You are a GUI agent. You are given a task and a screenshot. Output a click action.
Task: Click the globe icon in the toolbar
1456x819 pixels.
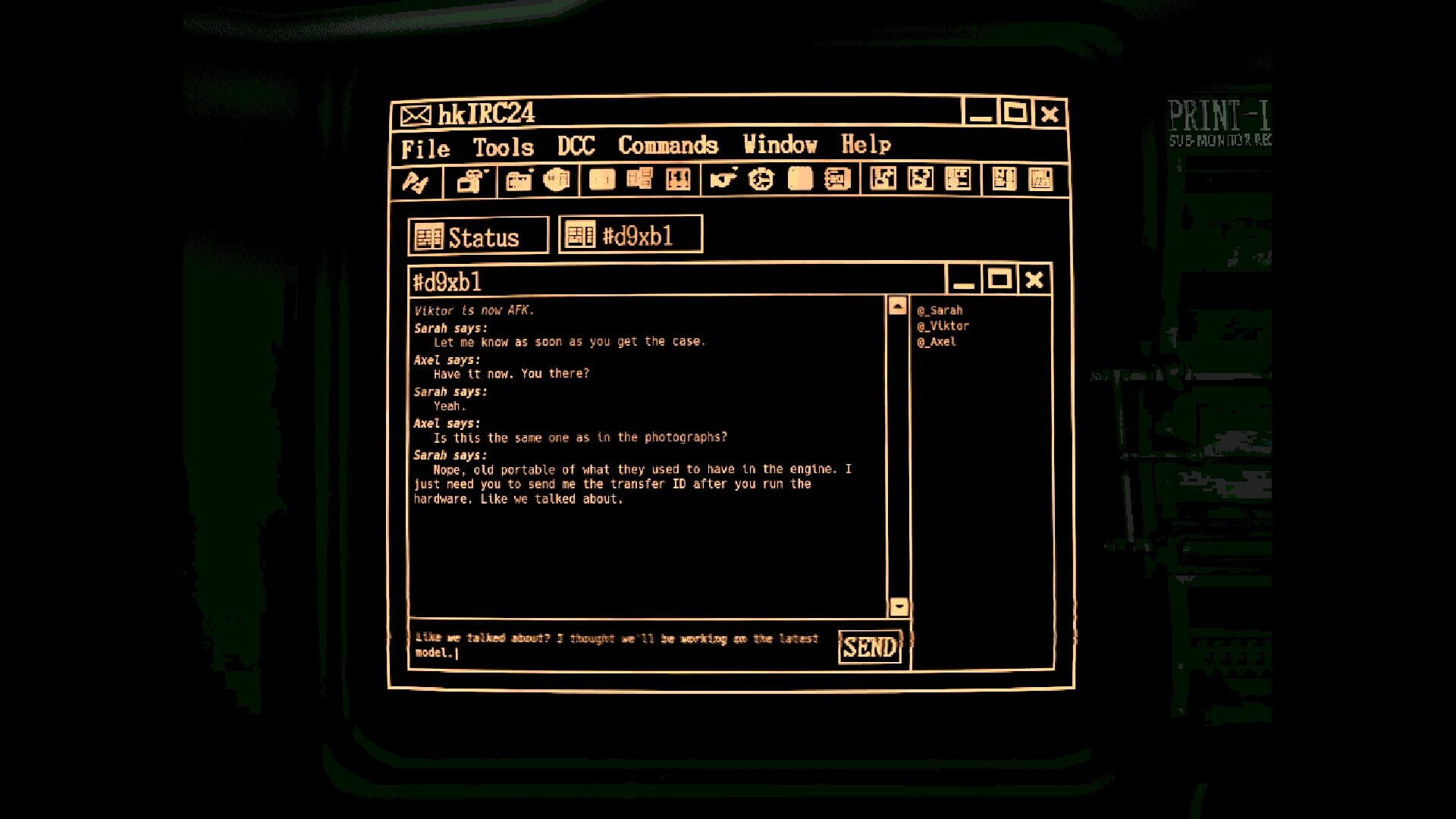[557, 179]
